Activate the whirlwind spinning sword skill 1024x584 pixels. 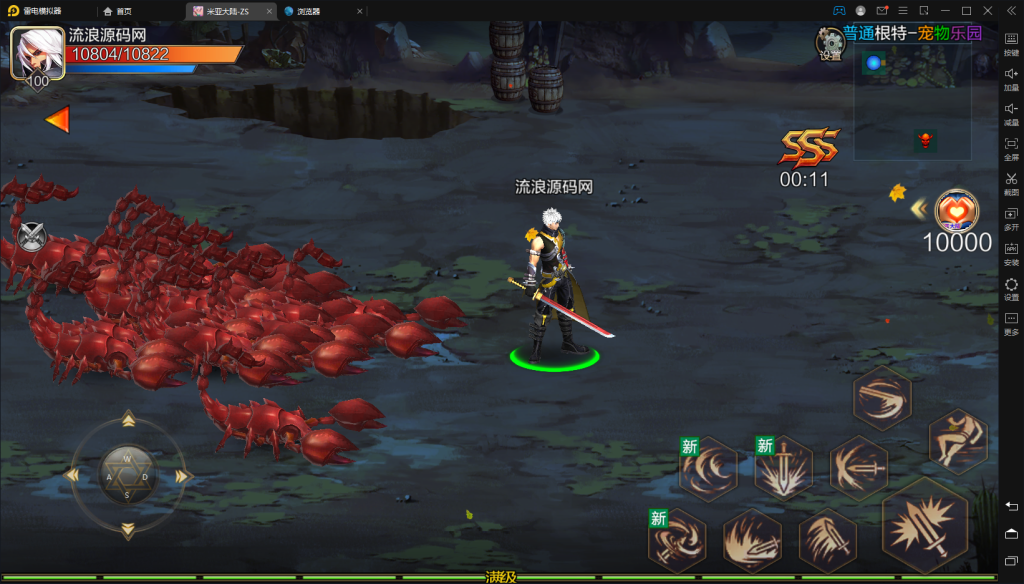tap(676, 541)
